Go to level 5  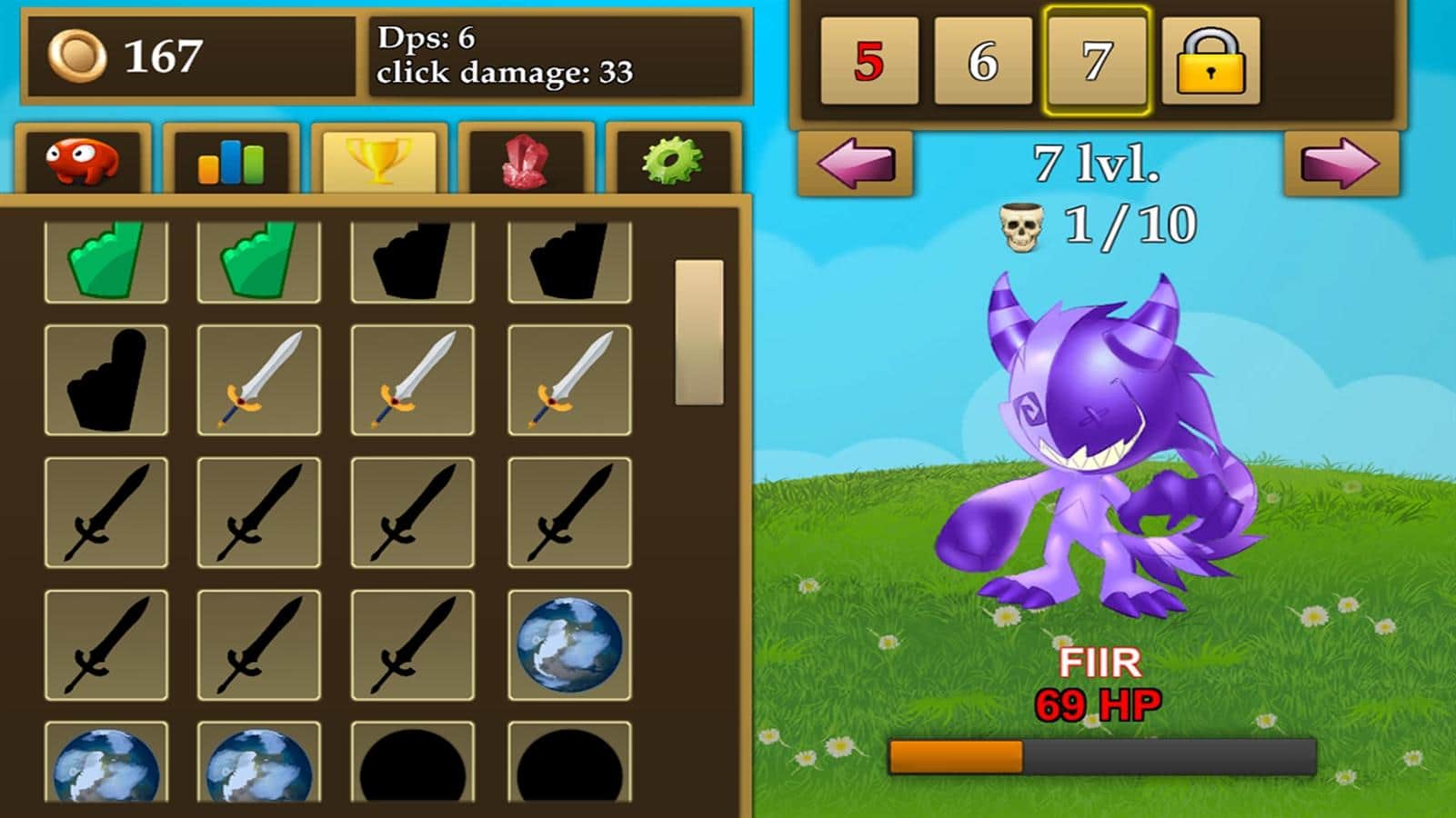tap(869, 62)
